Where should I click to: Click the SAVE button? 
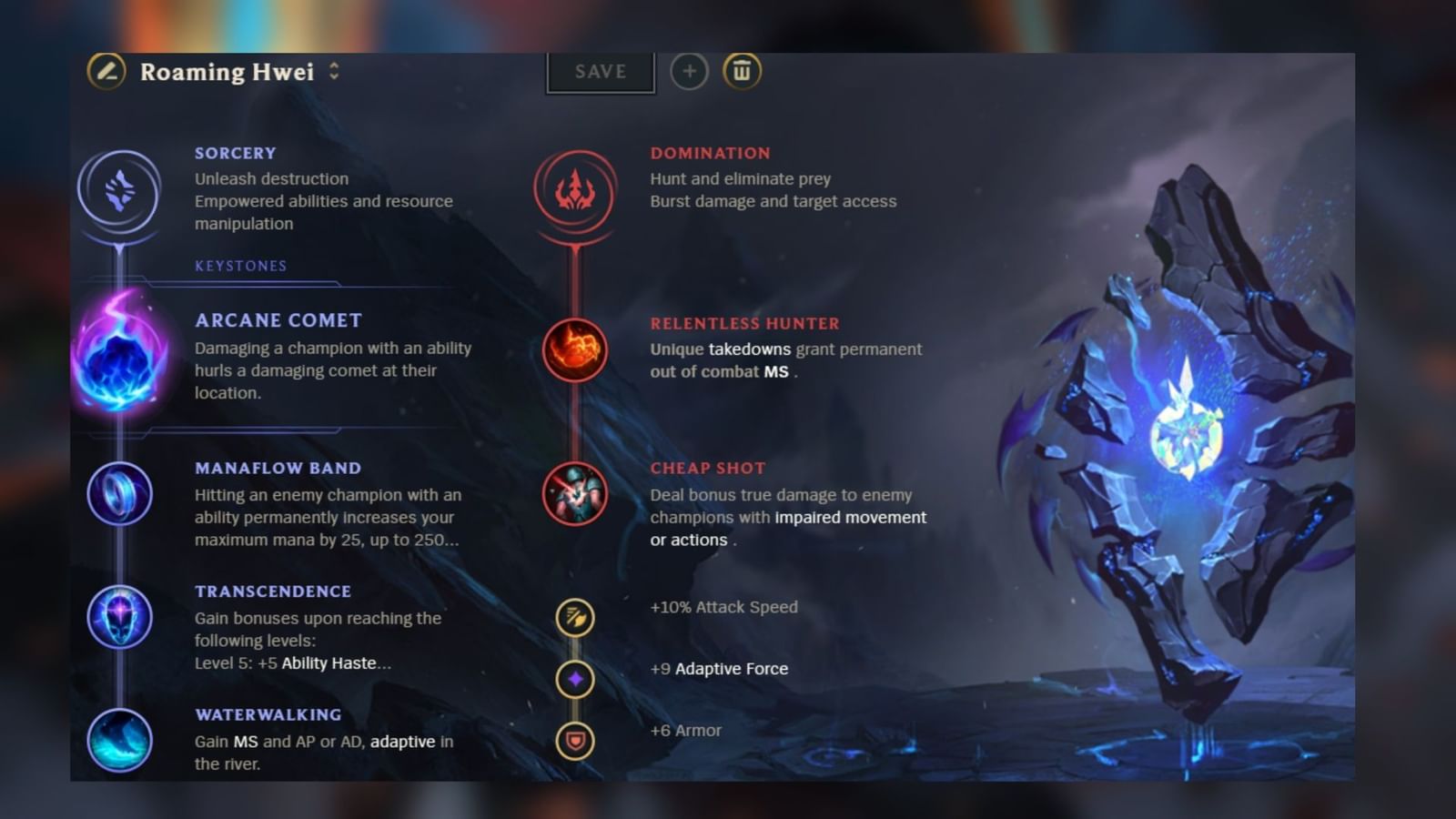[x=600, y=72]
